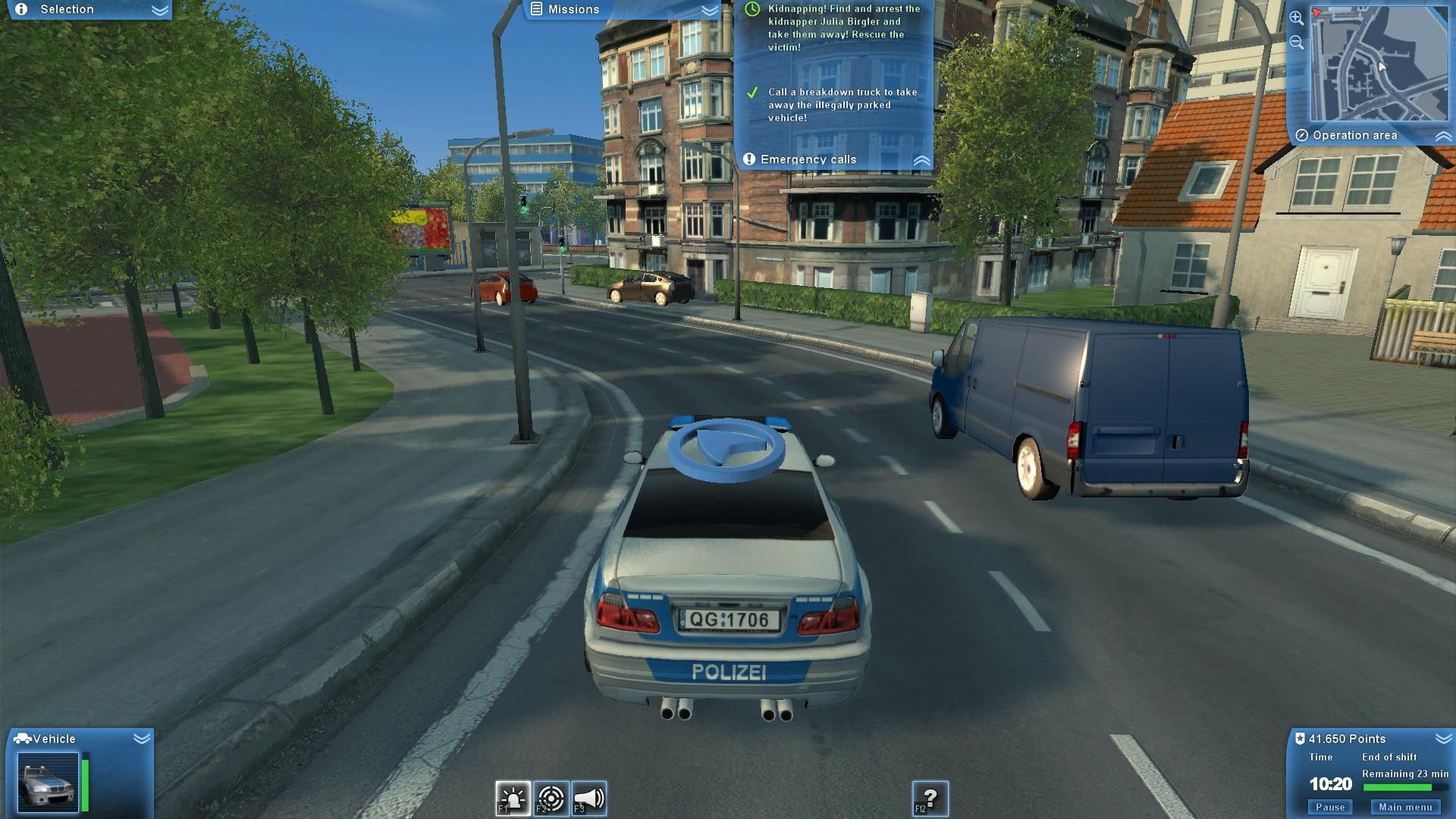This screenshot has width=1456, height=819.
Task: Expand the Selection panel
Action: click(159, 10)
